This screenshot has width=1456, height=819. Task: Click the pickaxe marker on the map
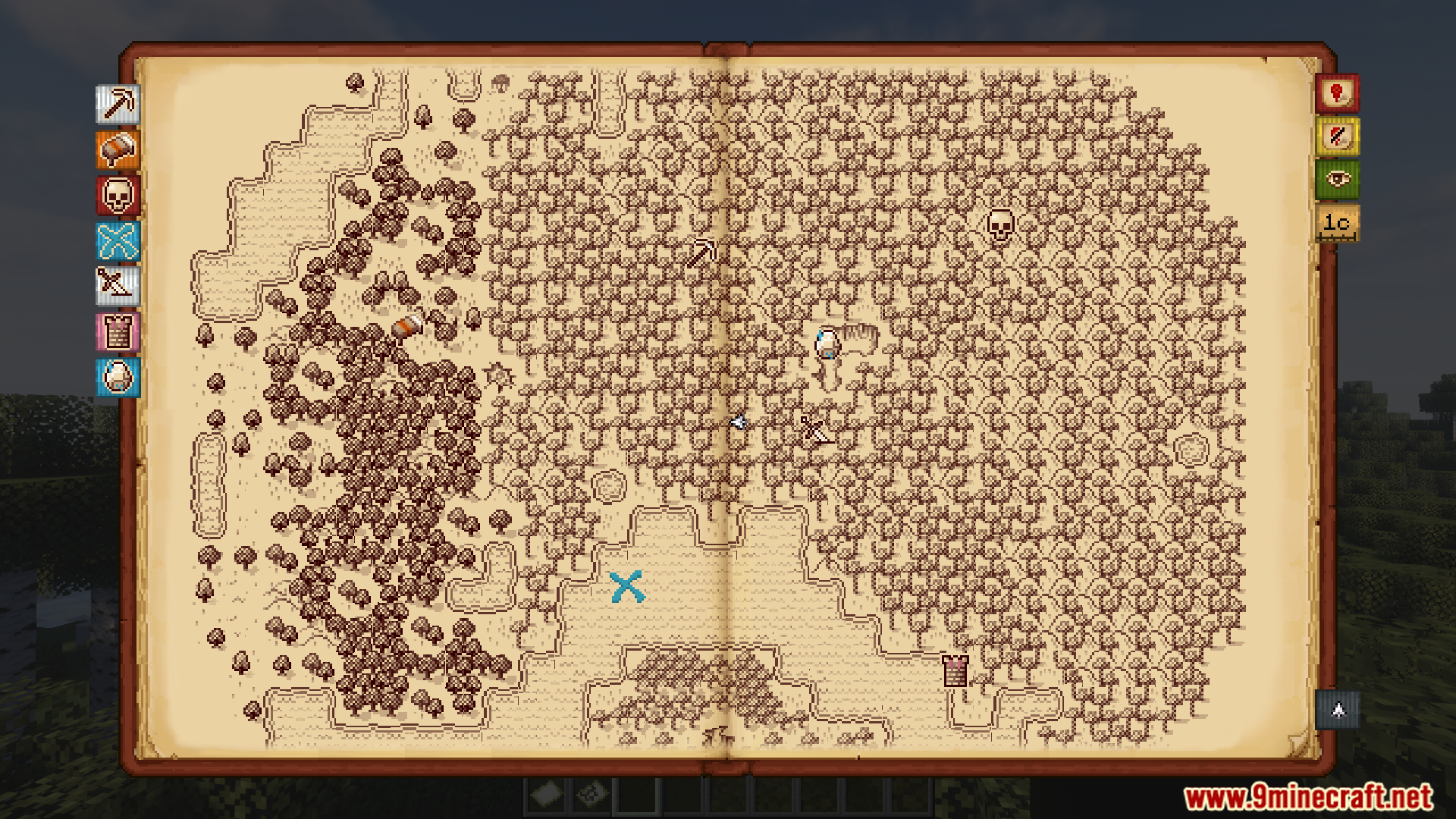tap(703, 253)
